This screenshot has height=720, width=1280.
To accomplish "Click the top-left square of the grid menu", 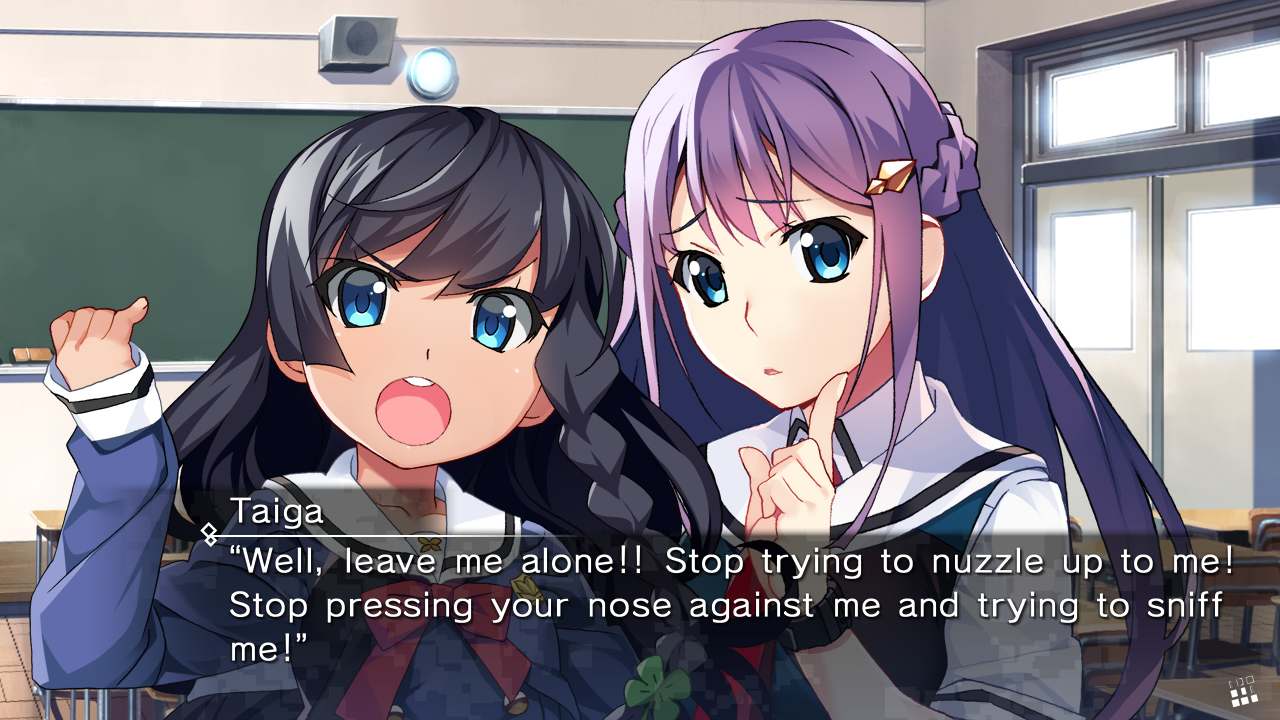I will pyautogui.click(x=1232, y=682).
